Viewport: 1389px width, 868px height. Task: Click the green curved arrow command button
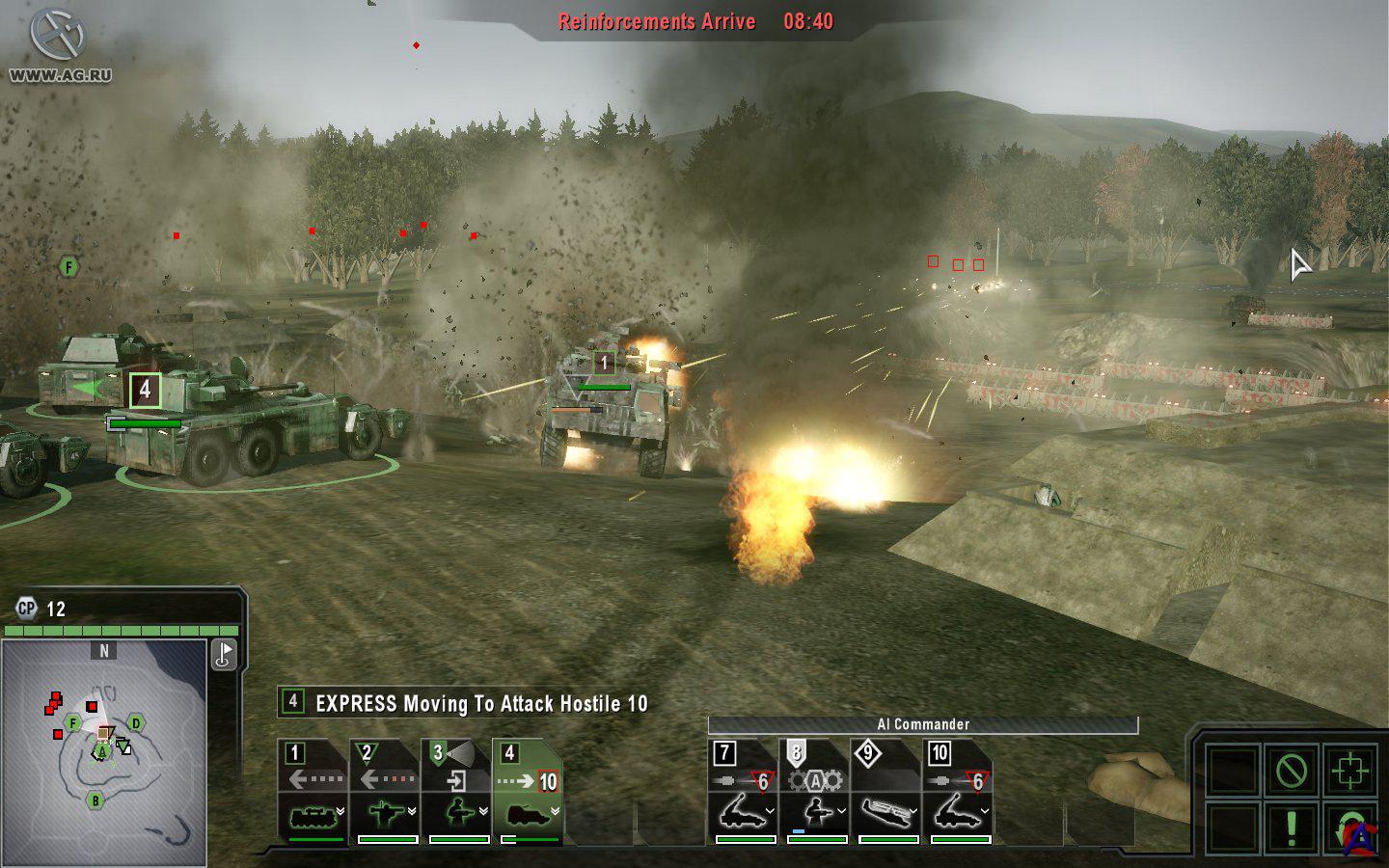pyautogui.click(x=1348, y=827)
